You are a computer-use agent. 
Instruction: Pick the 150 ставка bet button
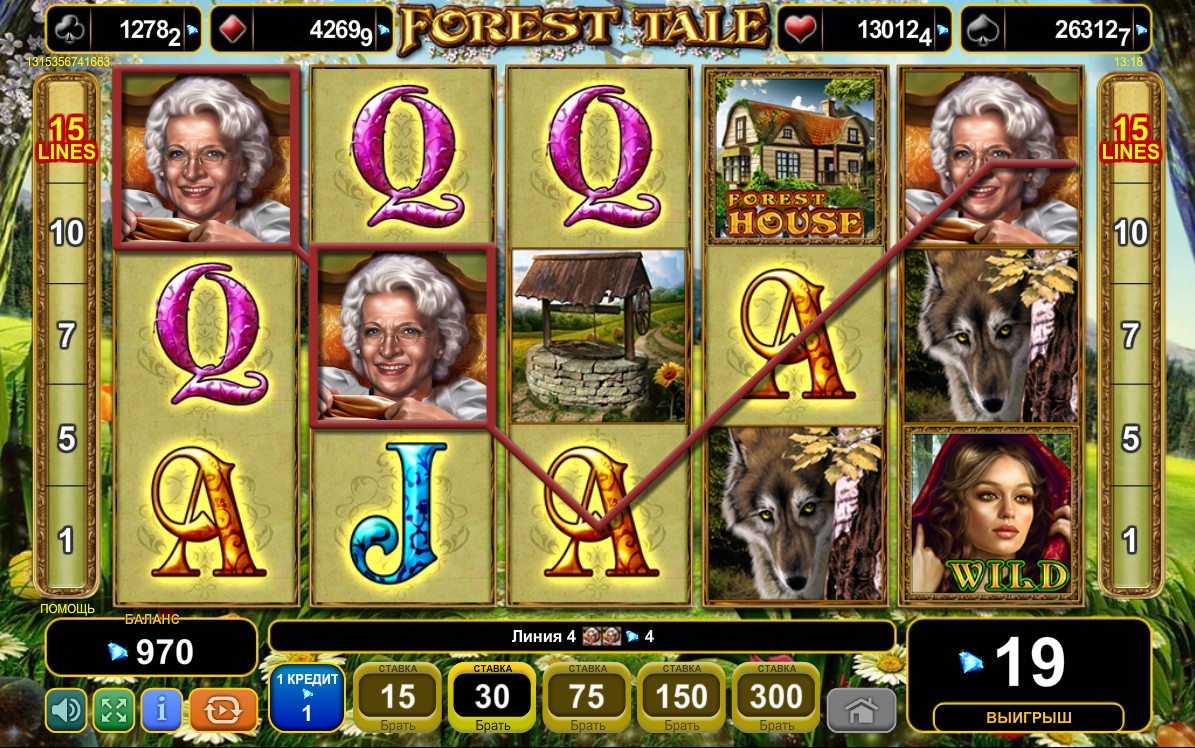click(681, 697)
